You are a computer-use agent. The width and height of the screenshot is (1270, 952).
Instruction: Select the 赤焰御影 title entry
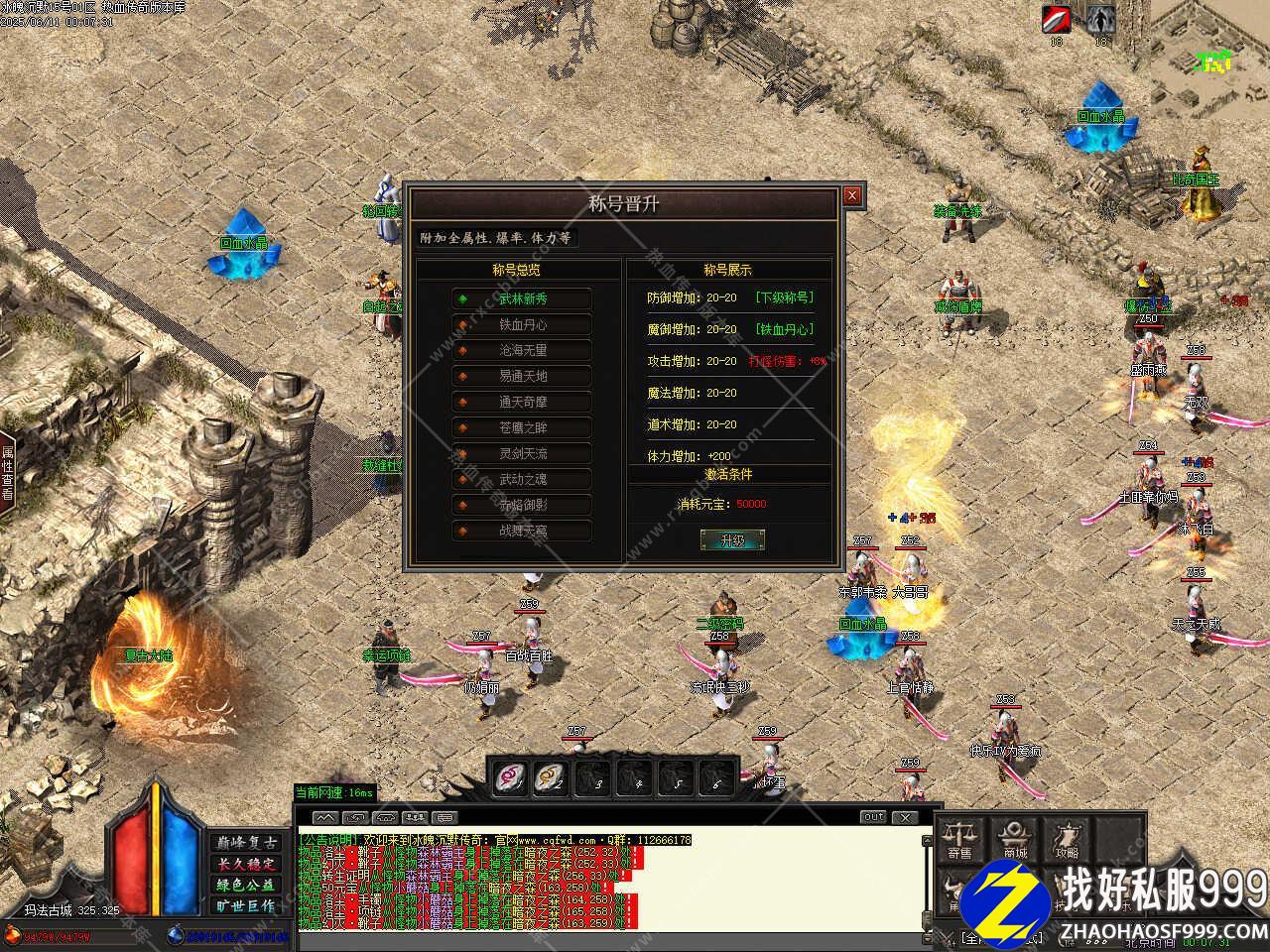click(x=522, y=505)
